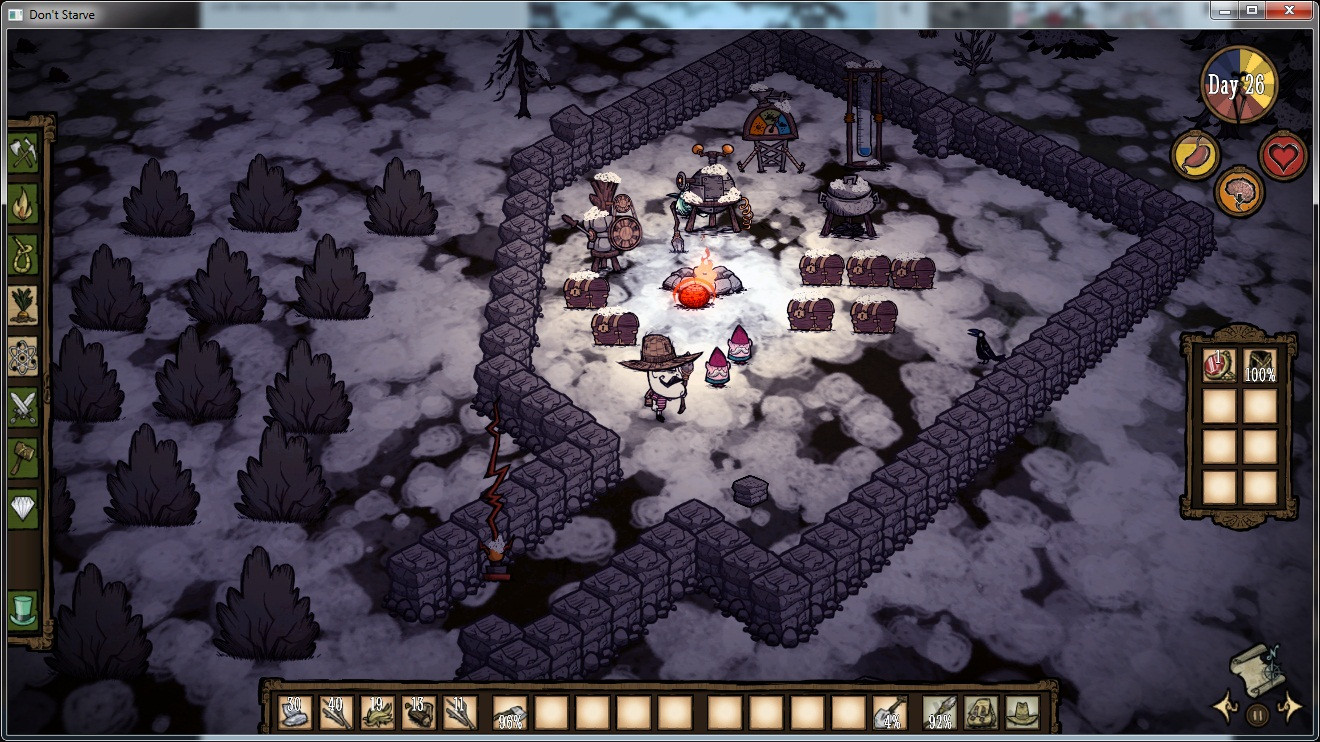The image size is (1320, 742).
Task: Open the Fire crafting tab
Action: [23, 203]
